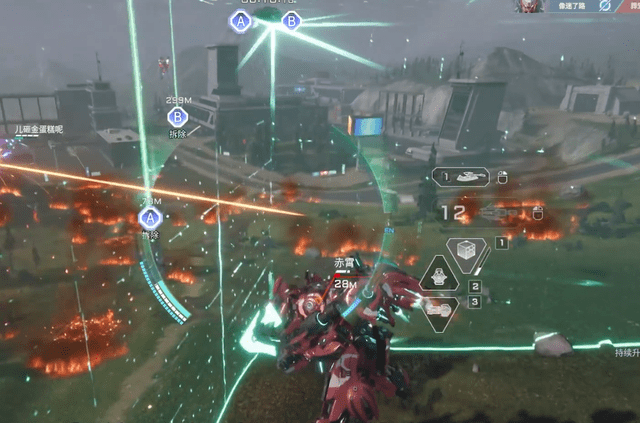The image size is (640, 423).
Task: Click the circular slashed icon in the top-right corner
Action: click(604, 6)
